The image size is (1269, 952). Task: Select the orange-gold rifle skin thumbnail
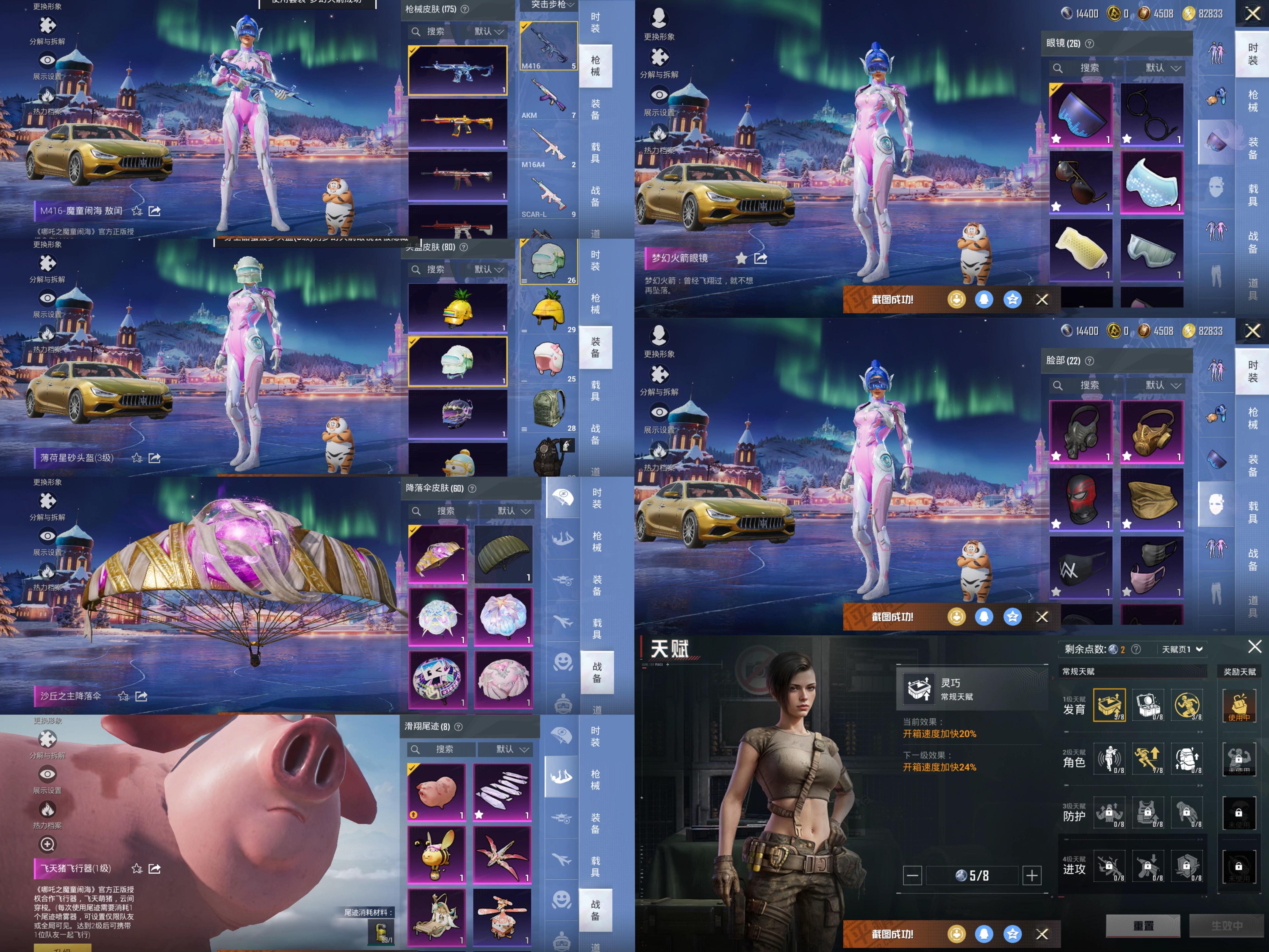pos(457,123)
